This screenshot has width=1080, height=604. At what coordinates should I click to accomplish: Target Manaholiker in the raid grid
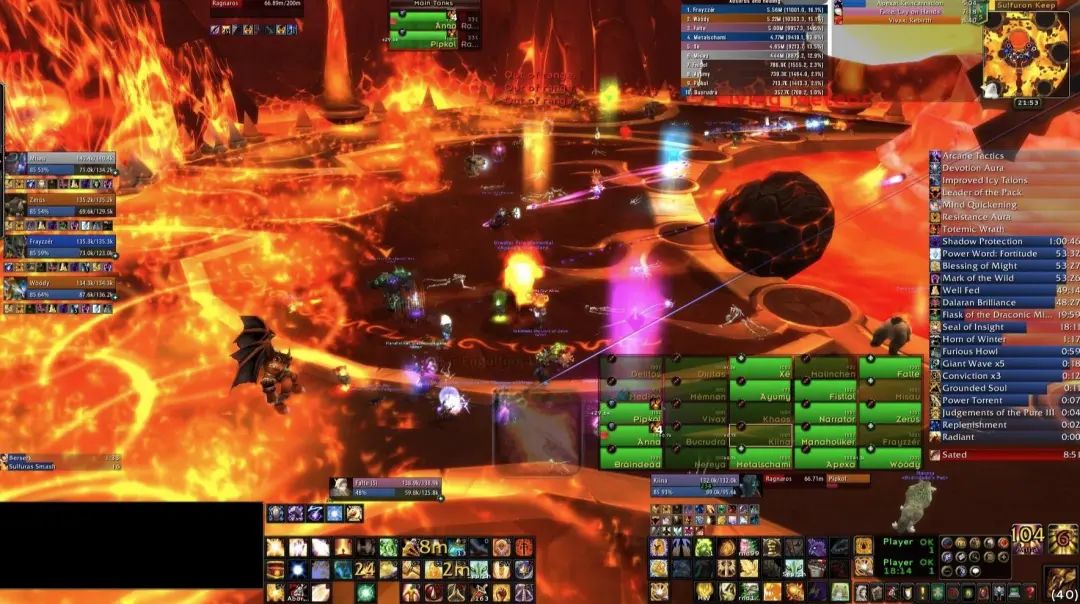(x=826, y=436)
